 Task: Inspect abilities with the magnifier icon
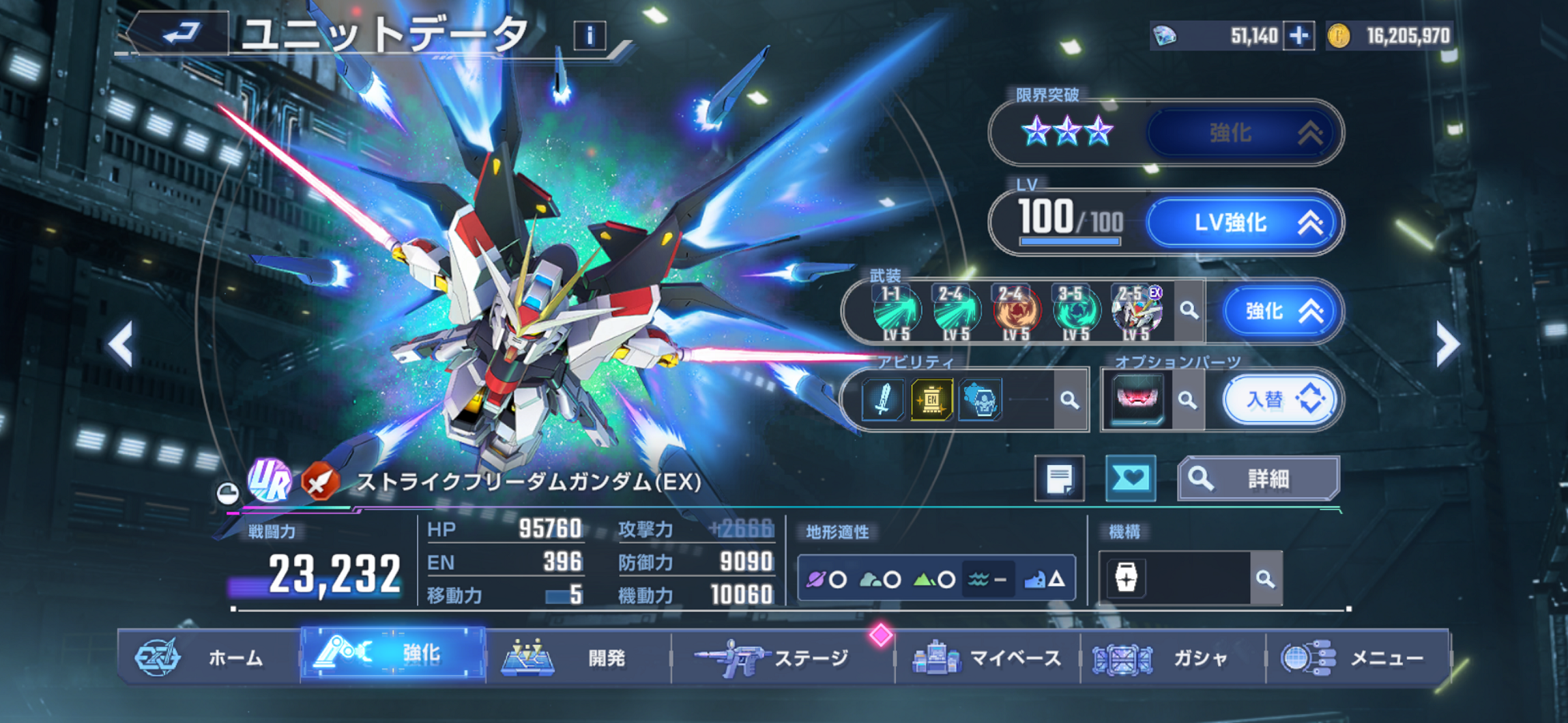tap(1070, 400)
